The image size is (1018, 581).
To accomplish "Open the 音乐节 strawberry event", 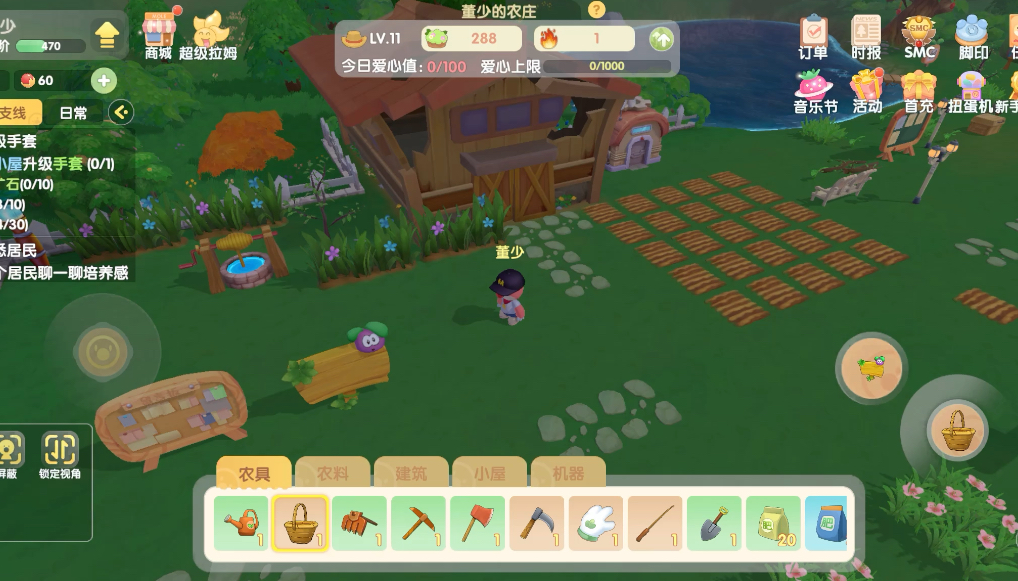I will 815,88.
